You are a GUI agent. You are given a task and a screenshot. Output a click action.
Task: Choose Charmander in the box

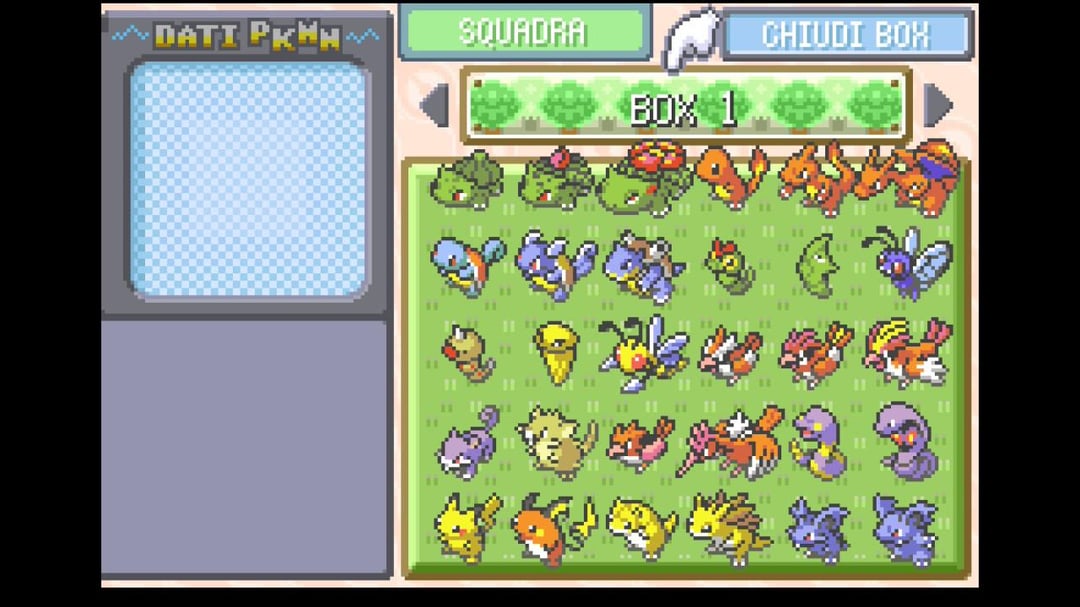coord(731,178)
